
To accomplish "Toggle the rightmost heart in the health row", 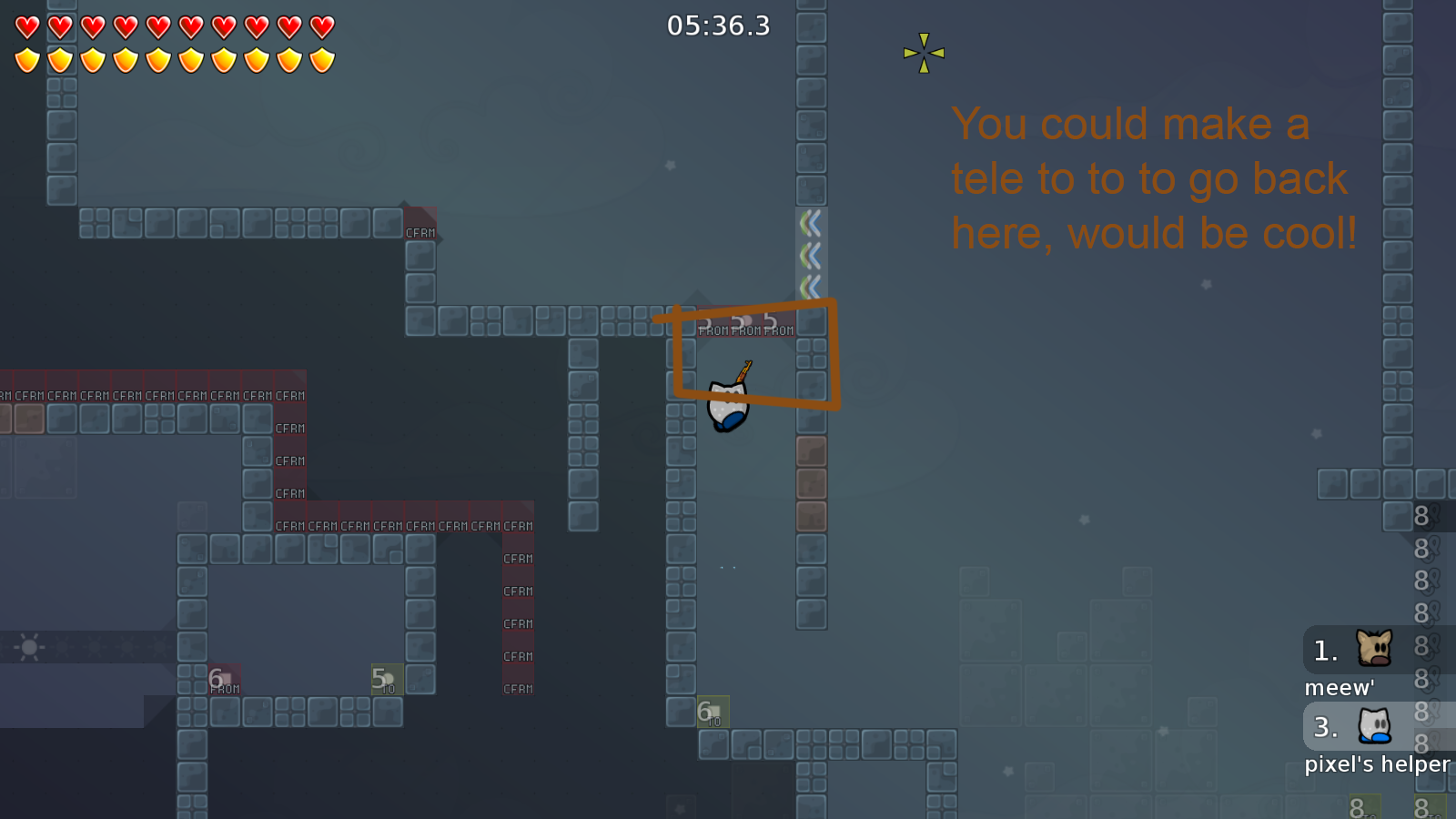I will [x=320, y=27].
